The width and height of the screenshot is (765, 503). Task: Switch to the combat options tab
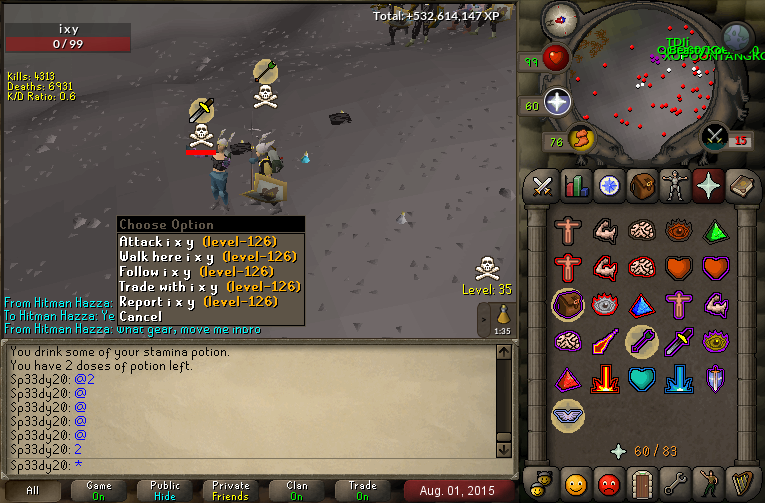point(542,186)
